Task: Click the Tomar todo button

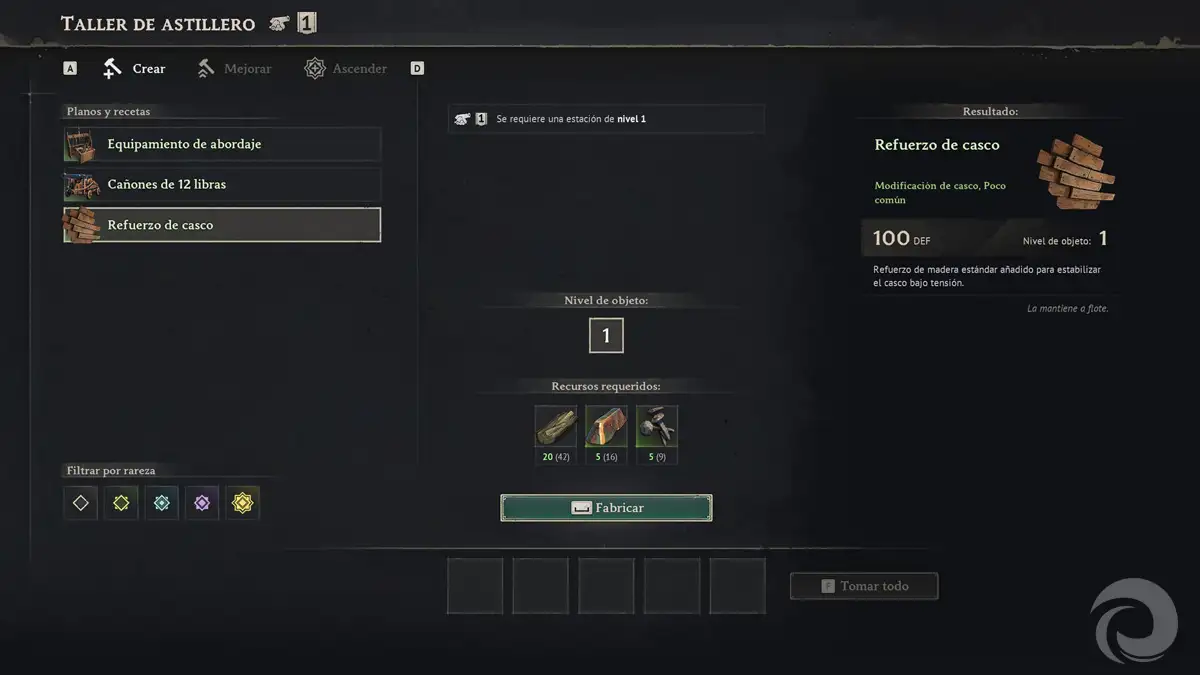Action: 864,586
